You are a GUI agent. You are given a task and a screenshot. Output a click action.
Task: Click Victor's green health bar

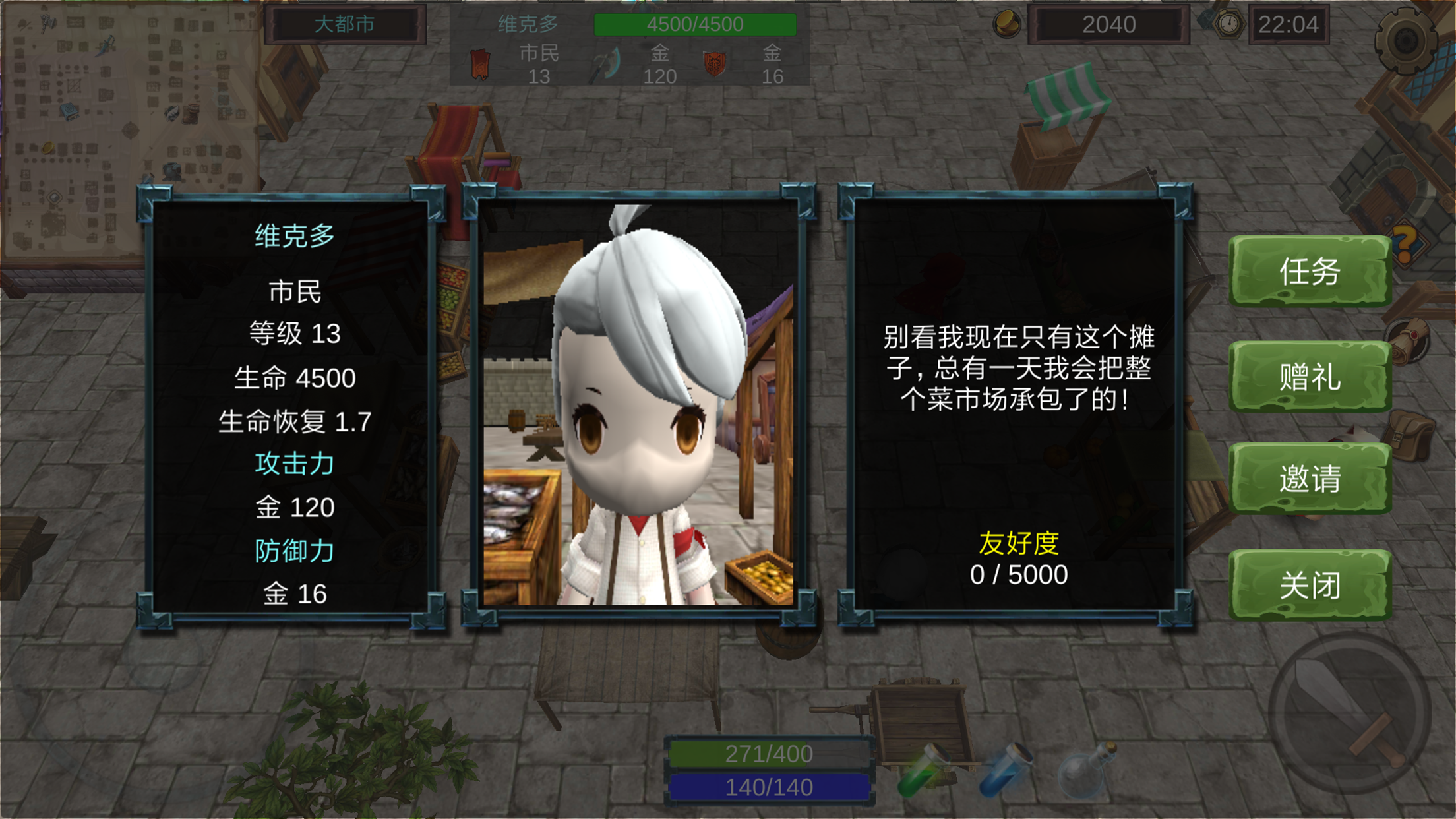click(696, 24)
